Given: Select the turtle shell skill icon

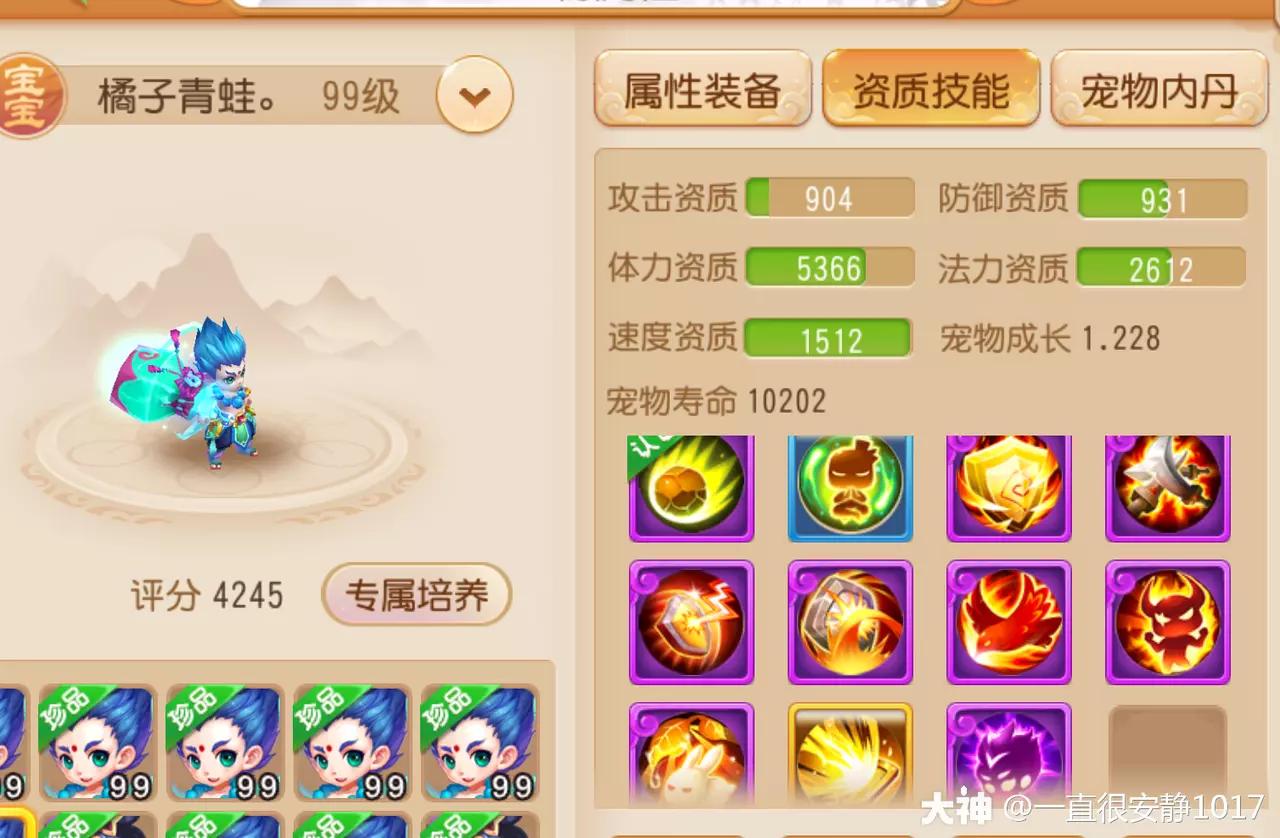Looking at the screenshot, I should click(691, 487).
